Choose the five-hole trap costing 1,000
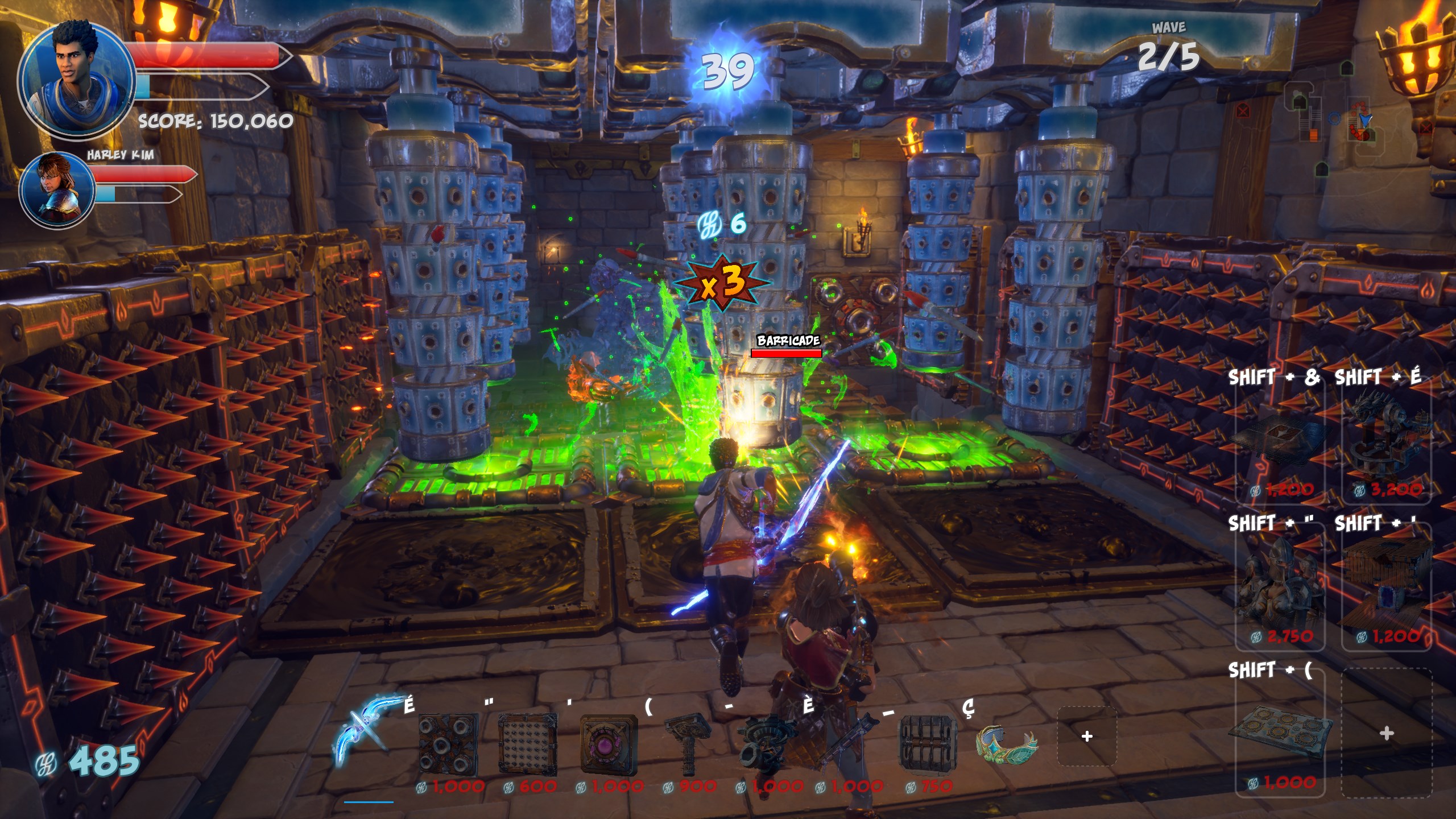1456x819 pixels. click(x=448, y=744)
